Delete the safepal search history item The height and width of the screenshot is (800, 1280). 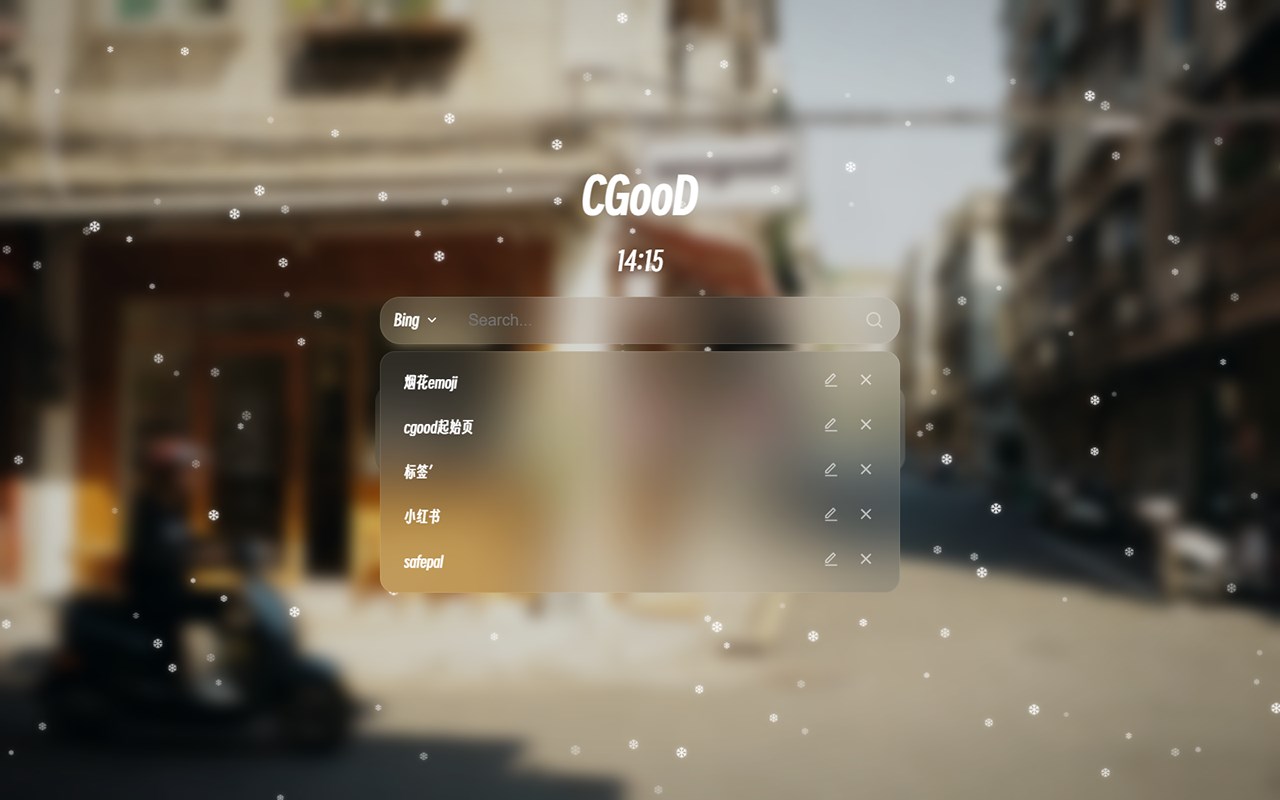[x=865, y=559]
